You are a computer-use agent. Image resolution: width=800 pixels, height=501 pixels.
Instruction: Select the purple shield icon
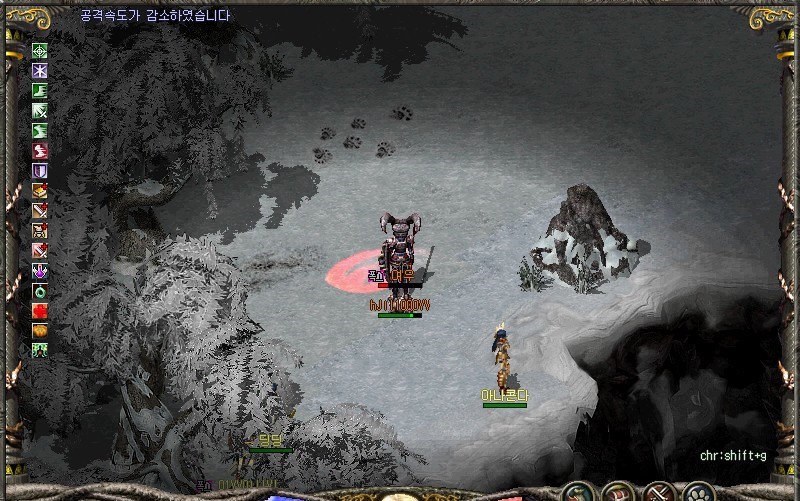(x=40, y=171)
